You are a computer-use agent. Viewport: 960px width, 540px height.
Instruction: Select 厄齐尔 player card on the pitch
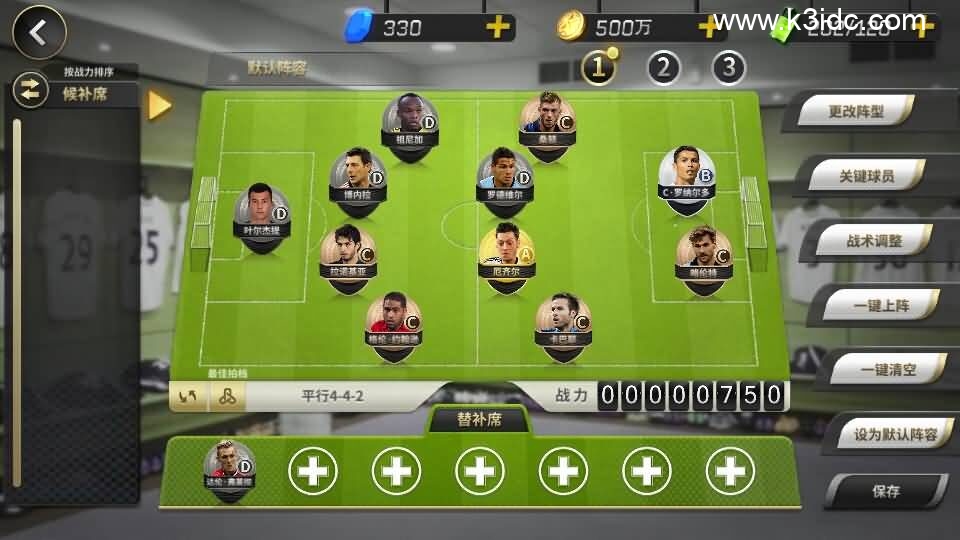pyautogui.click(x=507, y=251)
